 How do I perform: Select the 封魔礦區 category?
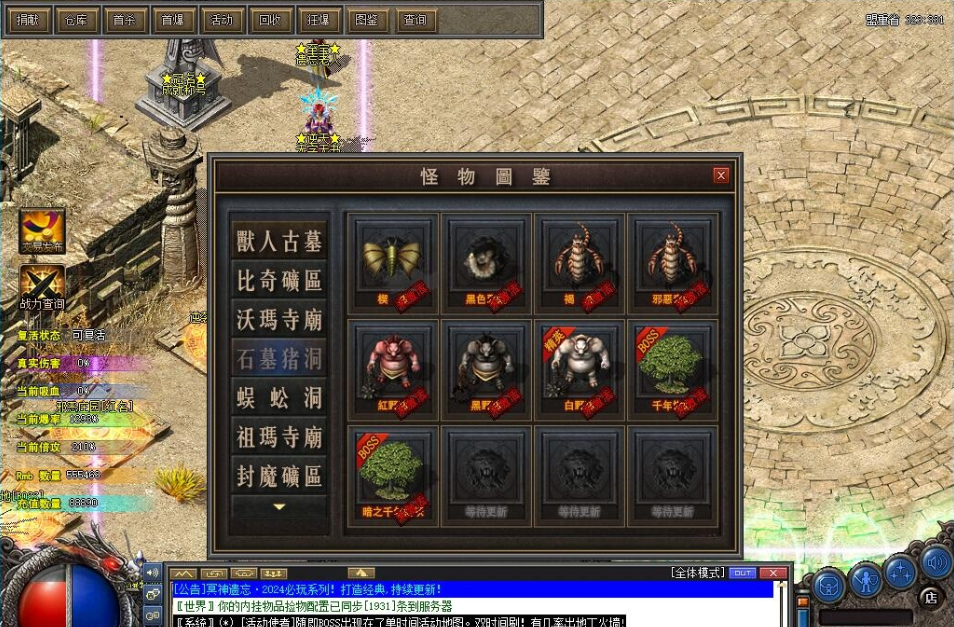pyautogui.click(x=279, y=474)
